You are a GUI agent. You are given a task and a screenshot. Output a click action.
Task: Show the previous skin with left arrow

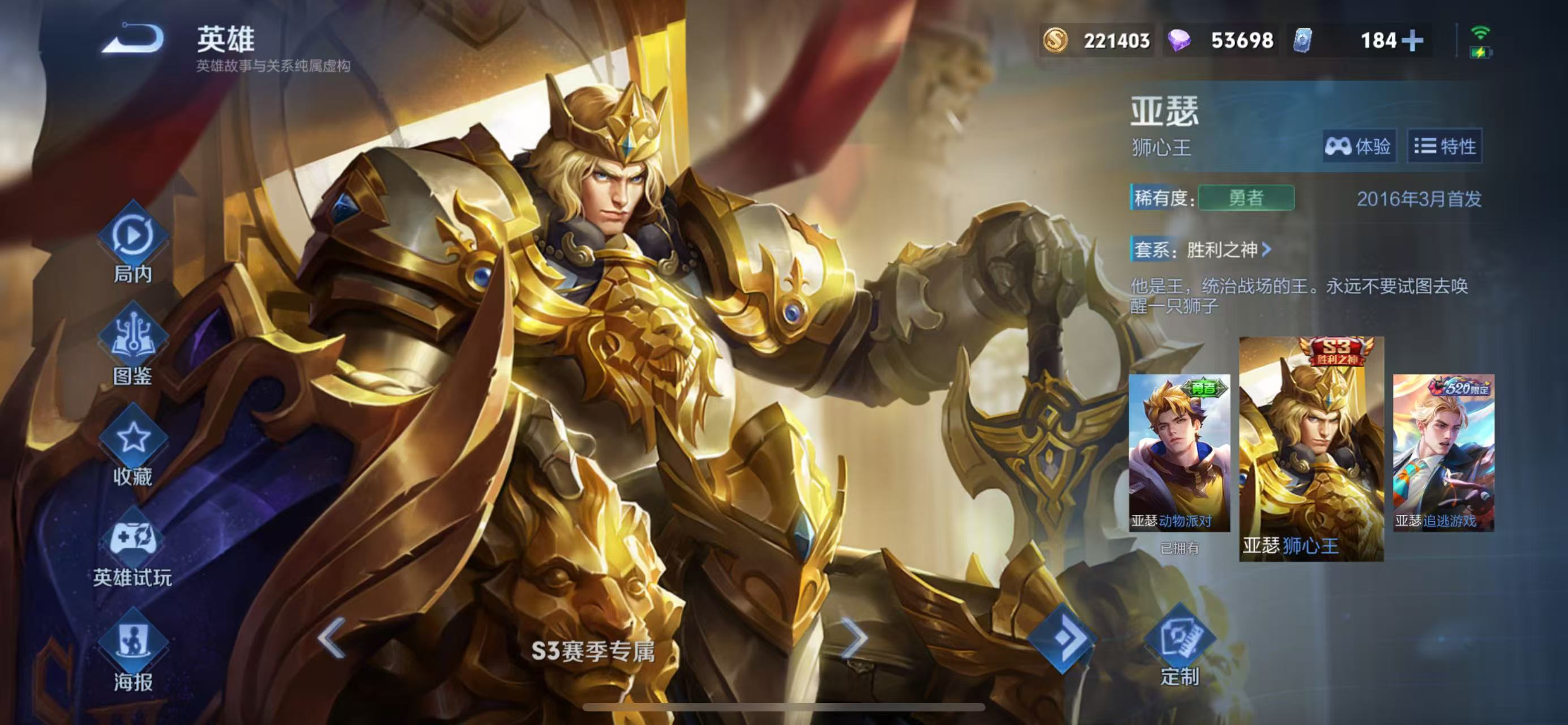pos(332,638)
